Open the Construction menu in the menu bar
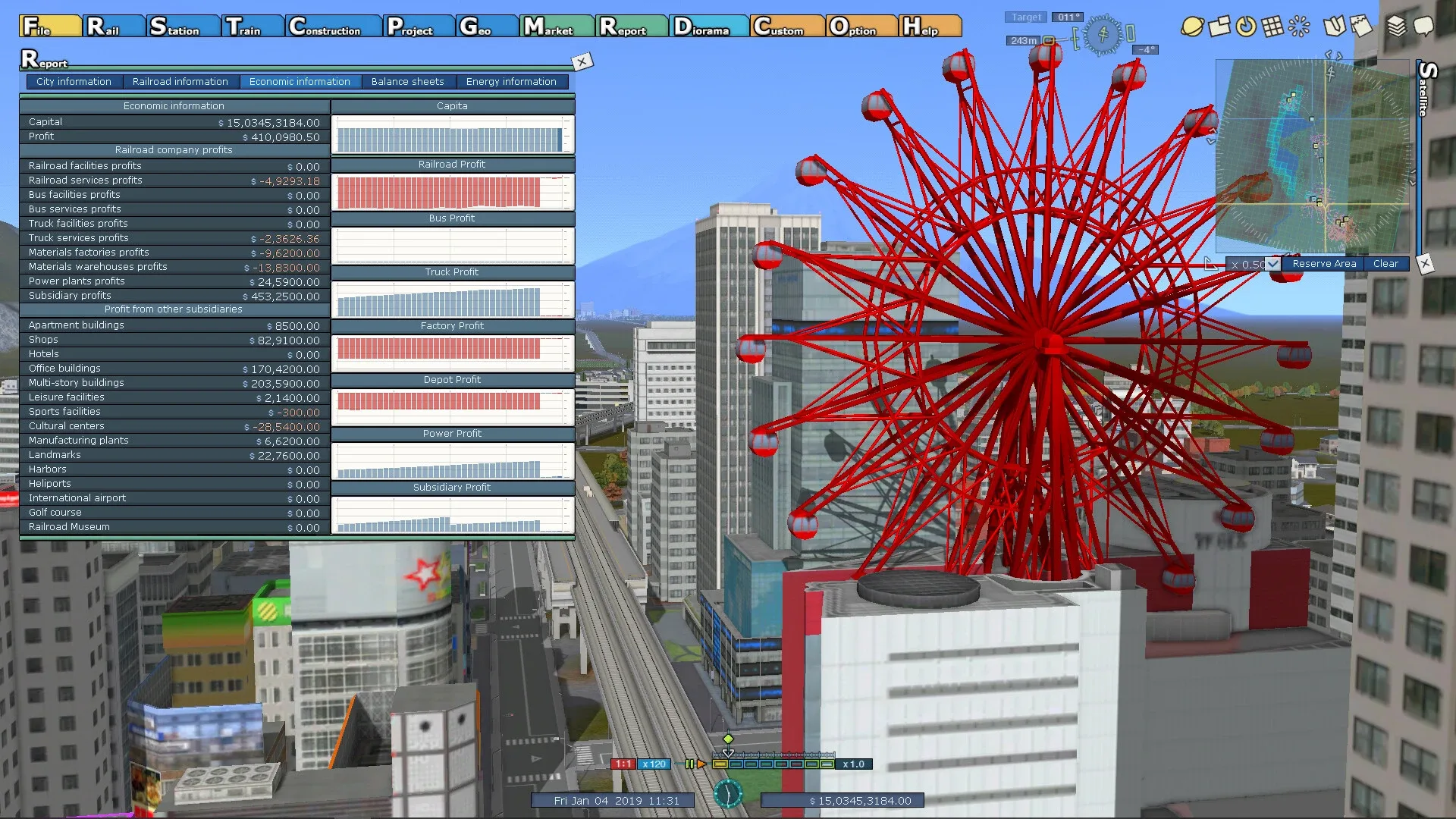This screenshot has width=1456, height=819. tap(332, 26)
